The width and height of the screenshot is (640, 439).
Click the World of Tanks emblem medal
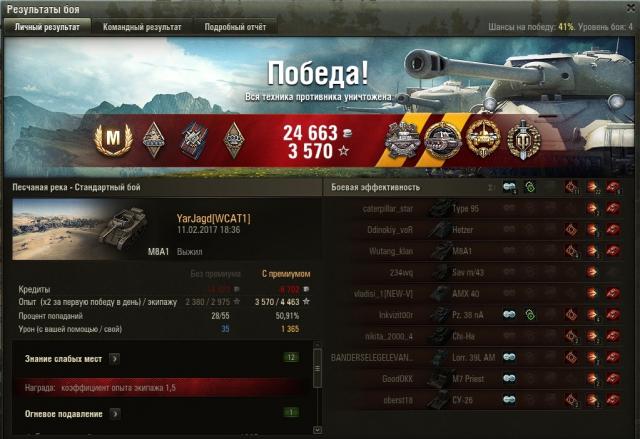click(523, 137)
